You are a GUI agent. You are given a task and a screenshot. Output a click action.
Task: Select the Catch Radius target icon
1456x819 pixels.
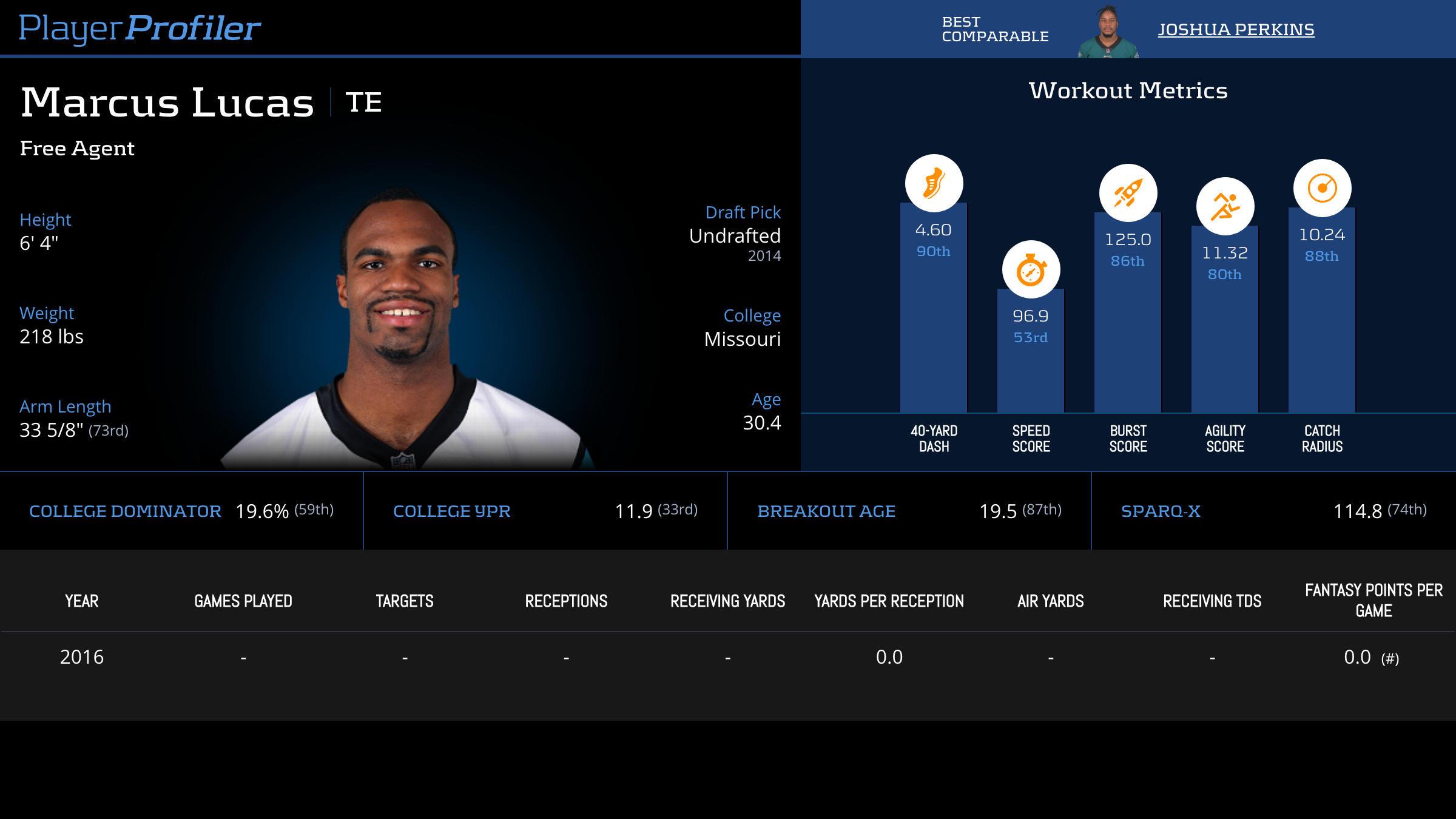[1322, 188]
